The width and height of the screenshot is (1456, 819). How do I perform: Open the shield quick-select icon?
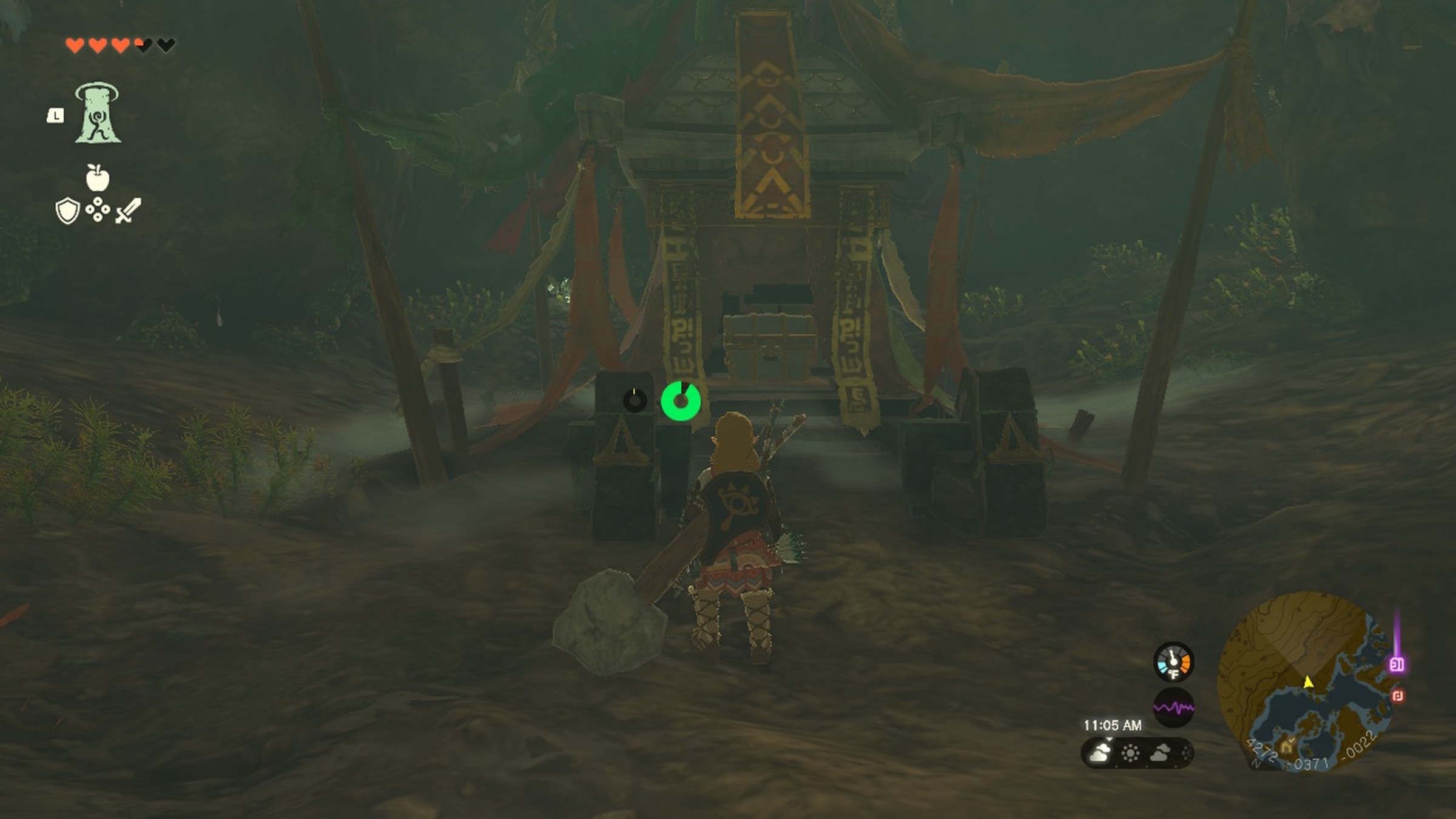67,211
